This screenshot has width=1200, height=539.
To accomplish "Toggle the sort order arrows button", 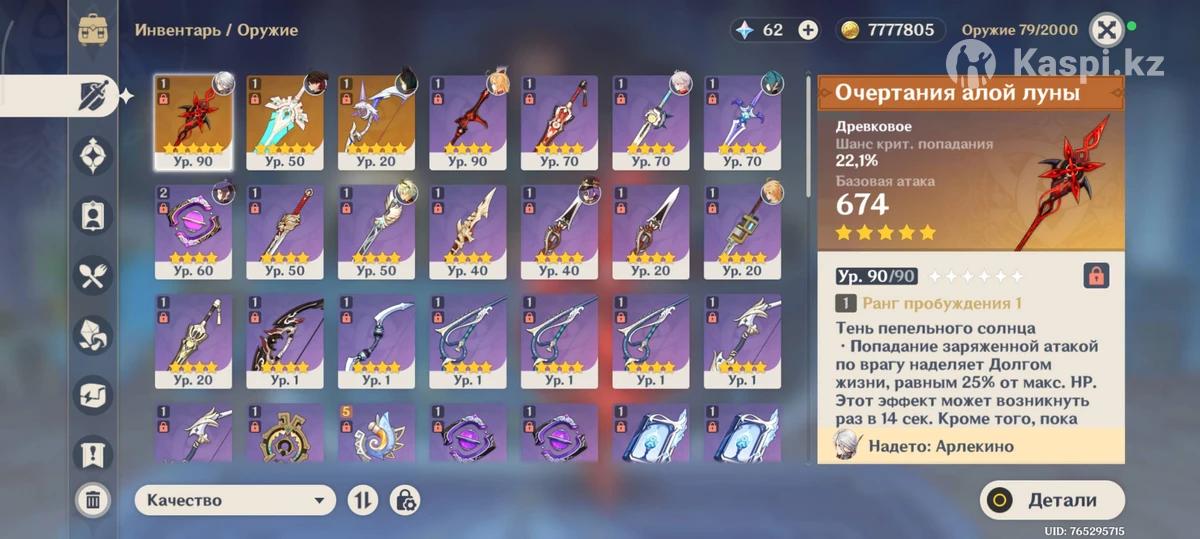I will (362, 500).
